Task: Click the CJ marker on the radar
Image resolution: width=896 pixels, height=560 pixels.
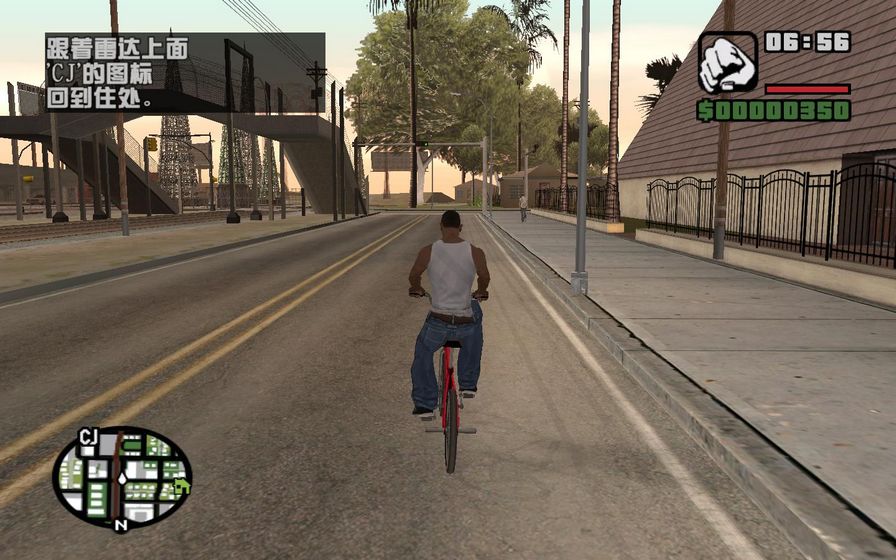Action: [x=88, y=435]
